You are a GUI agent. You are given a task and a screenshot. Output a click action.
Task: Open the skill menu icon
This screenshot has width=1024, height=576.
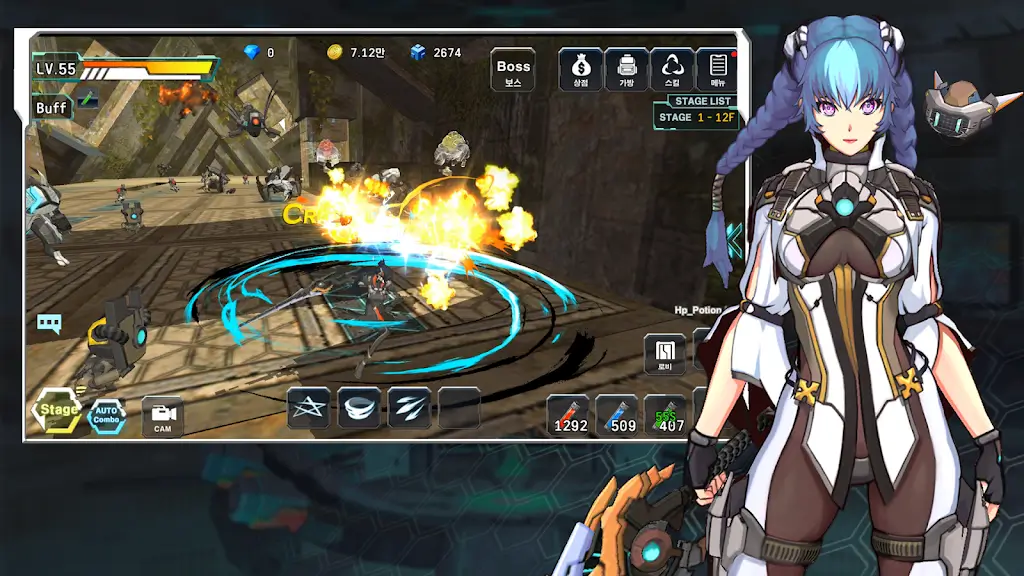(672, 70)
